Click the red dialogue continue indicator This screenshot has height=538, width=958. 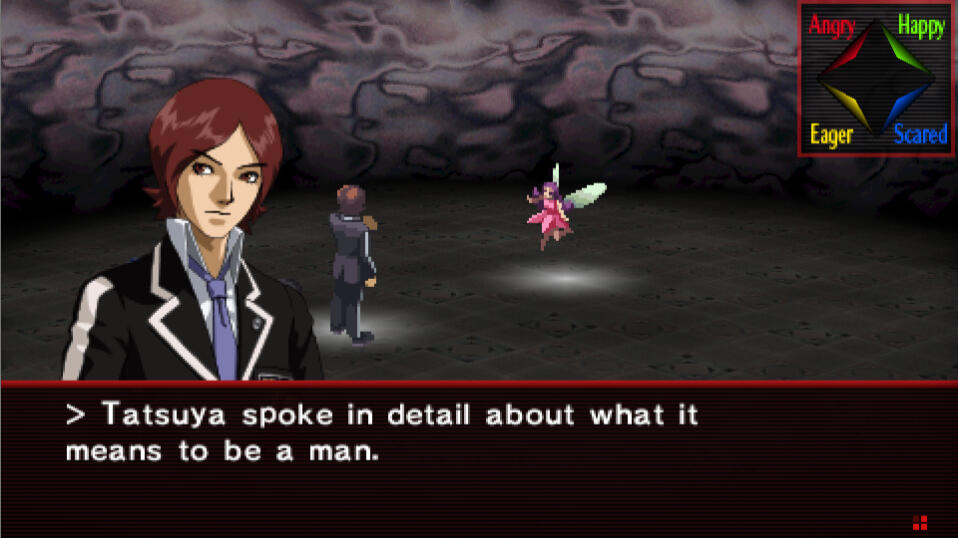920,522
